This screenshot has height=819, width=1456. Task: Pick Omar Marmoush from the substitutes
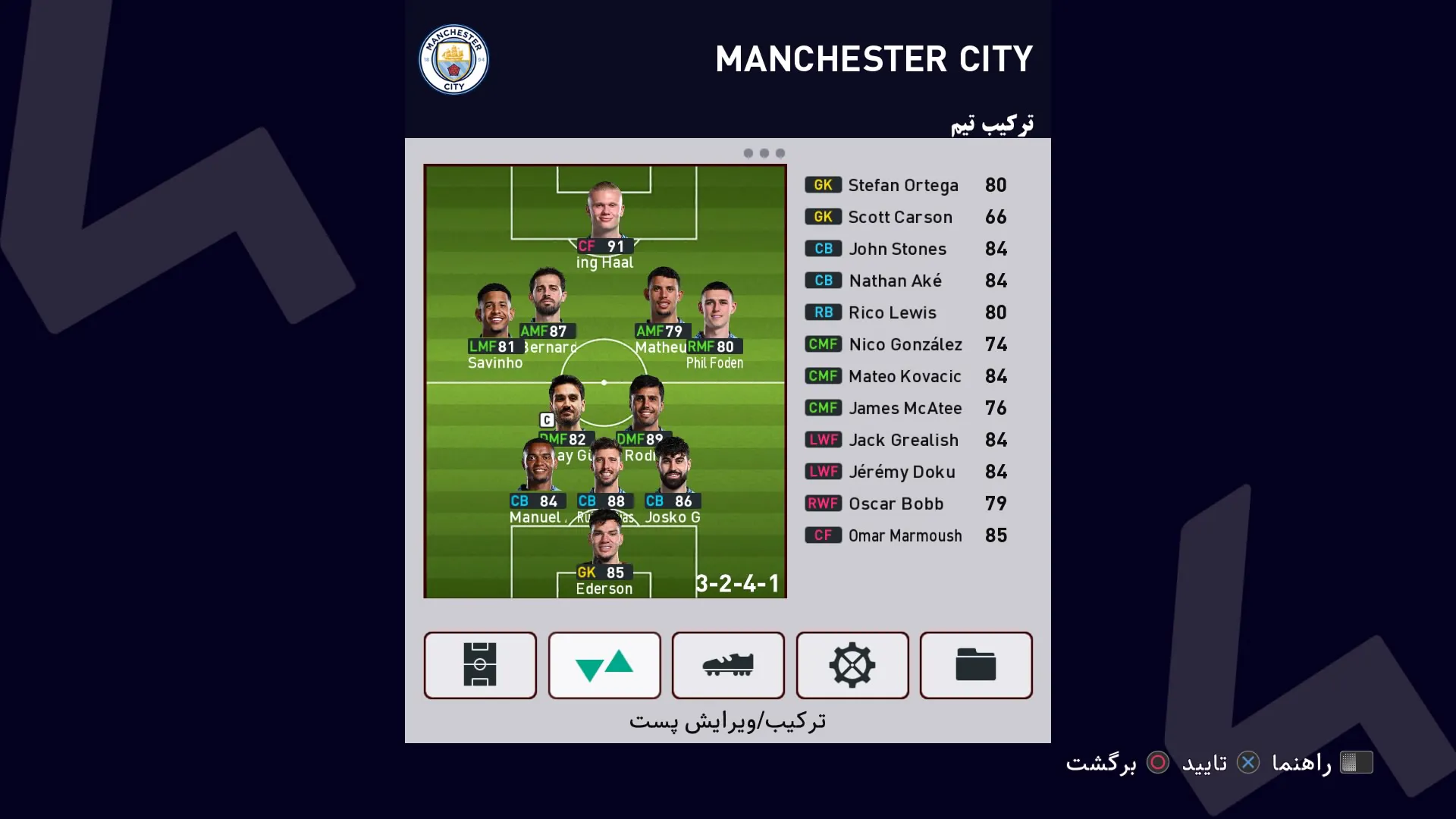(905, 535)
